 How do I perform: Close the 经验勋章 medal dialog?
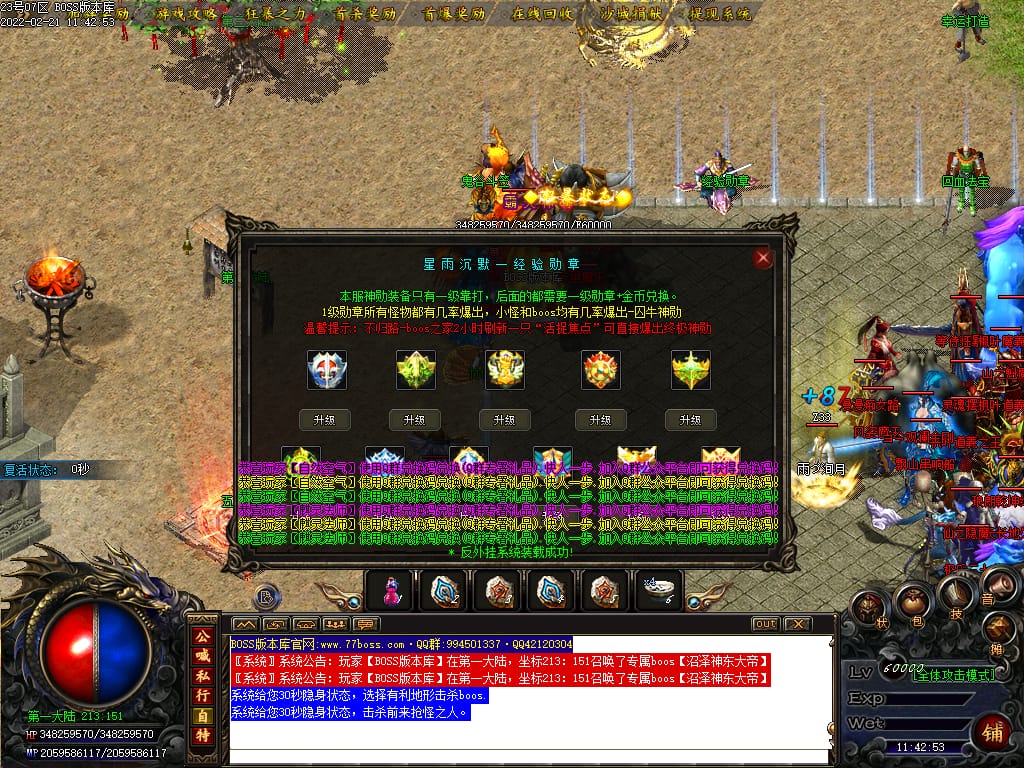764,258
